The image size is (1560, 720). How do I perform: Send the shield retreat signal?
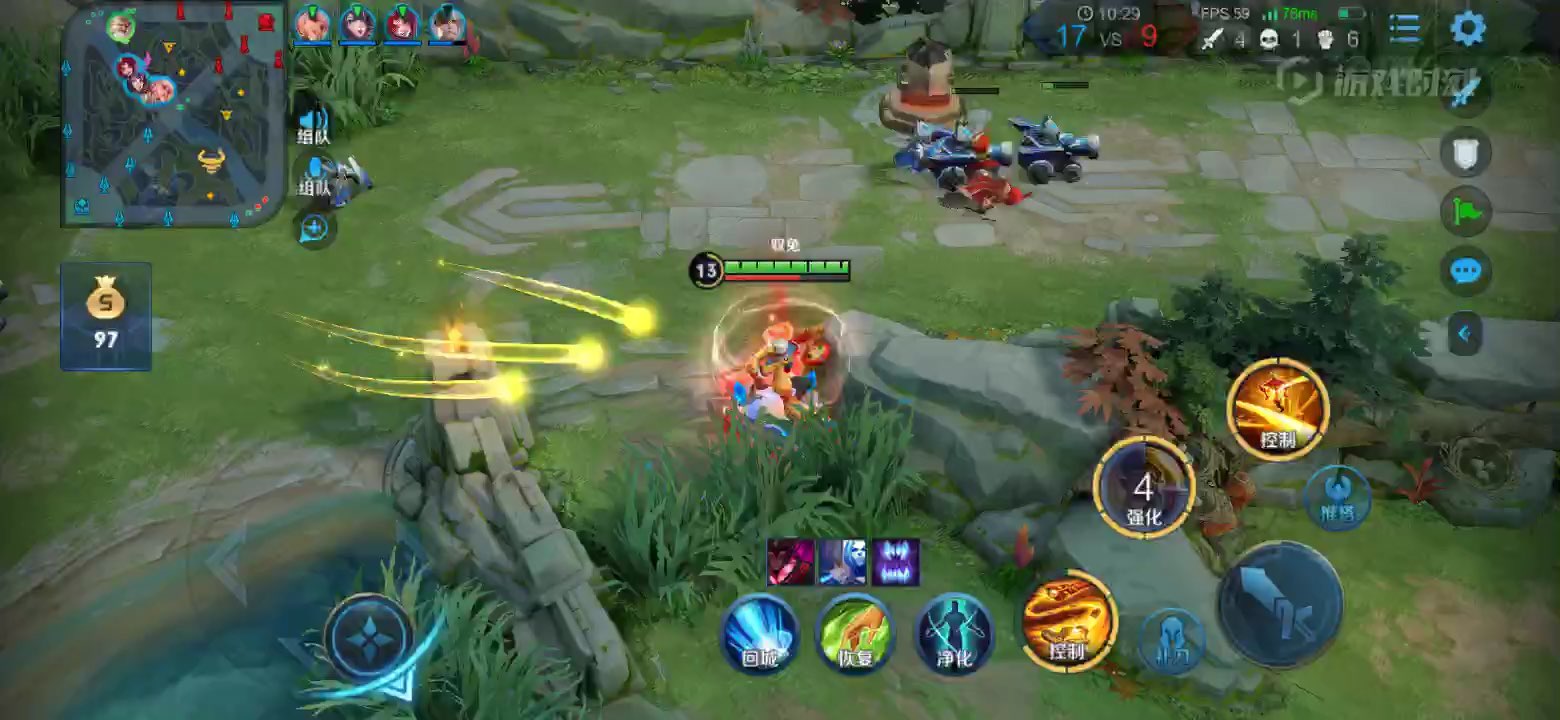(x=1466, y=152)
